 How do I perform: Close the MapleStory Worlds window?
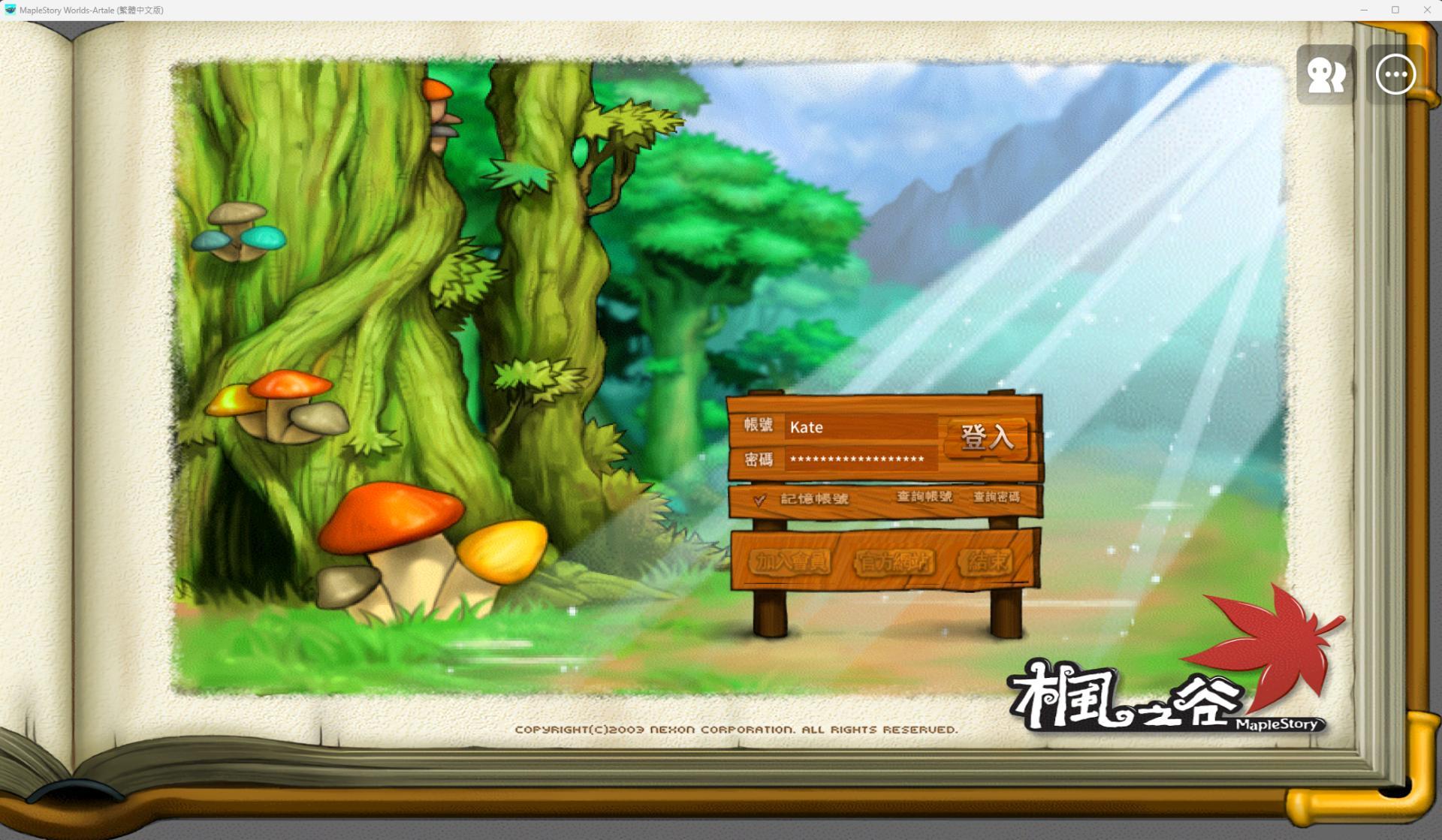click(1425, 10)
